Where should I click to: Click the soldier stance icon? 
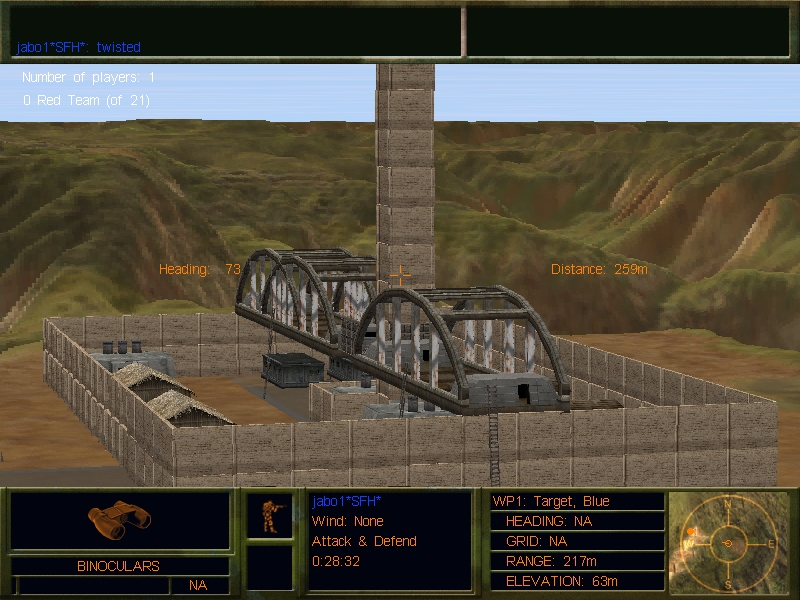(x=270, y=516)
